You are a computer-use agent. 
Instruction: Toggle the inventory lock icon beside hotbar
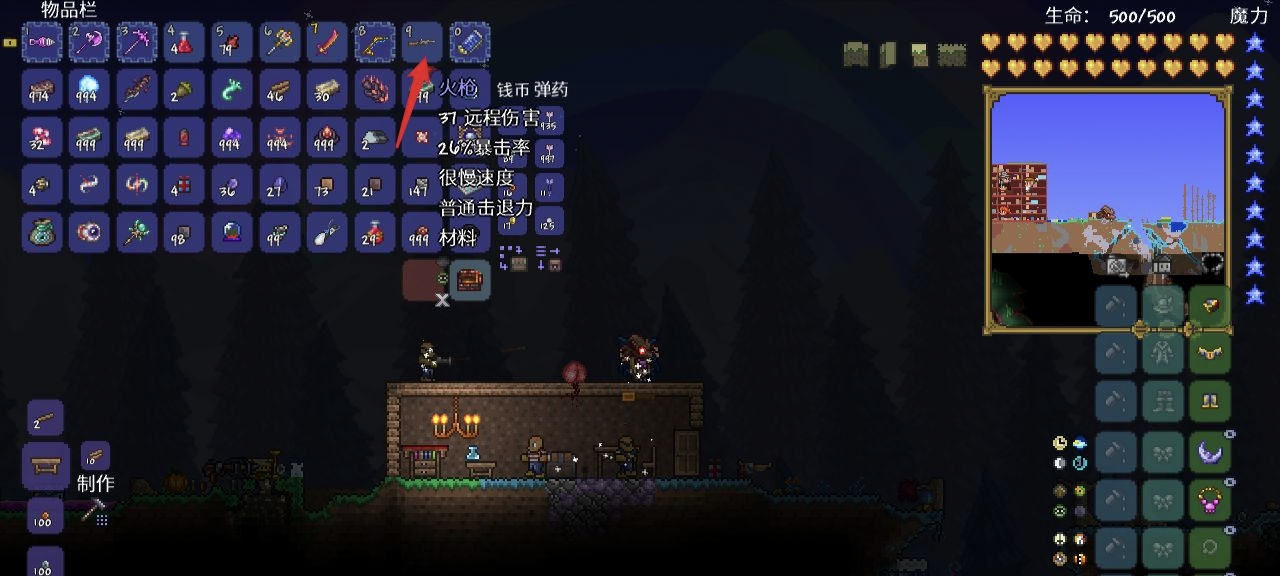pyautogui.click(x=10, y=43)
